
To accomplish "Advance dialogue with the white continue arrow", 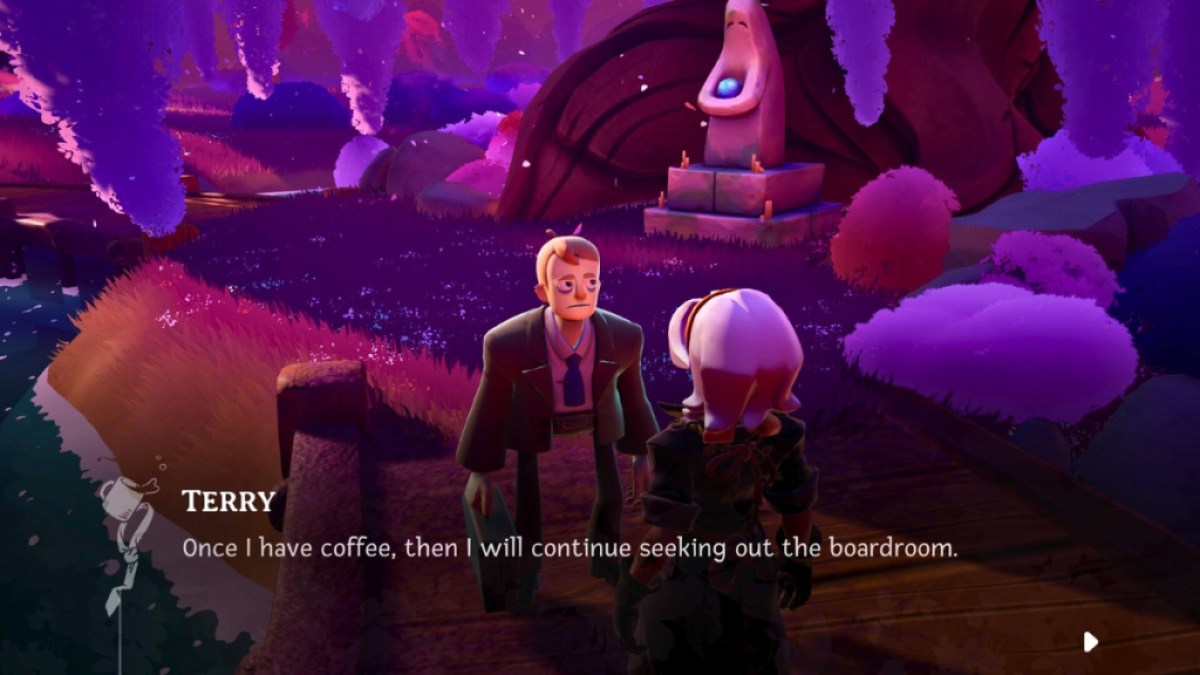I will point(1090,641).
